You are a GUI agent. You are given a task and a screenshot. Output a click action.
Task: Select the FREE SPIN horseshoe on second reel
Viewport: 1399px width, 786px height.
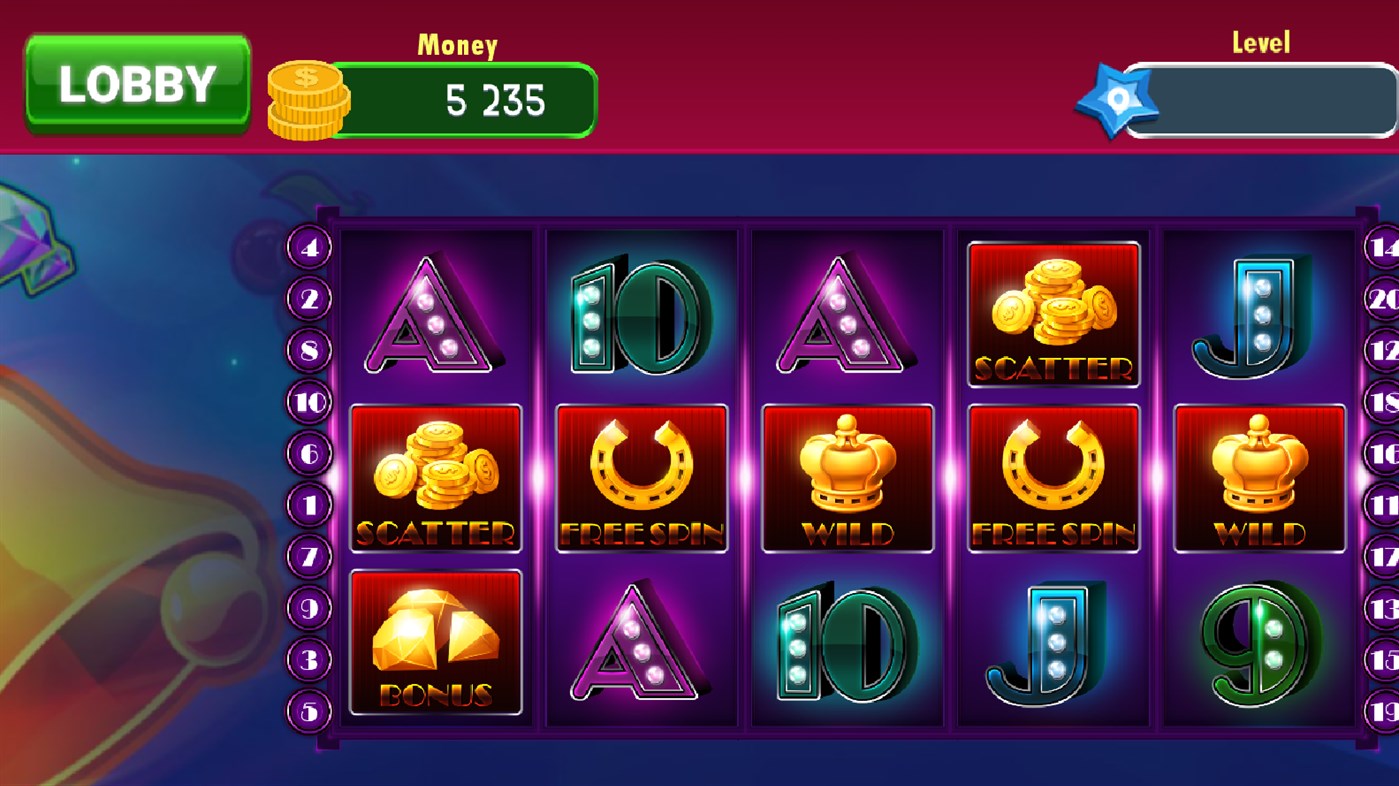coord(641,478)
